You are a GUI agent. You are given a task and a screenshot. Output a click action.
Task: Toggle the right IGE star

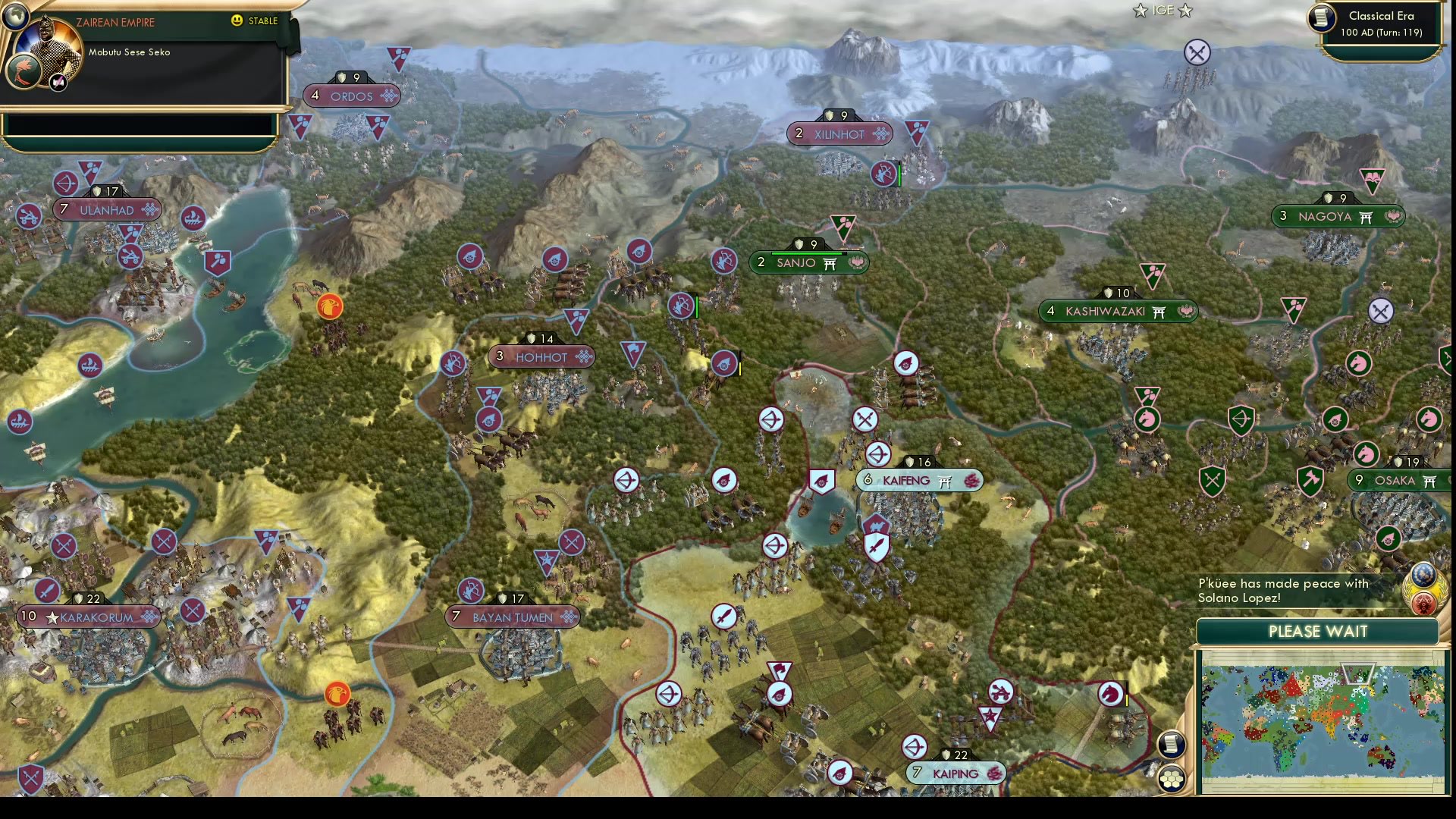(1187, 11)
